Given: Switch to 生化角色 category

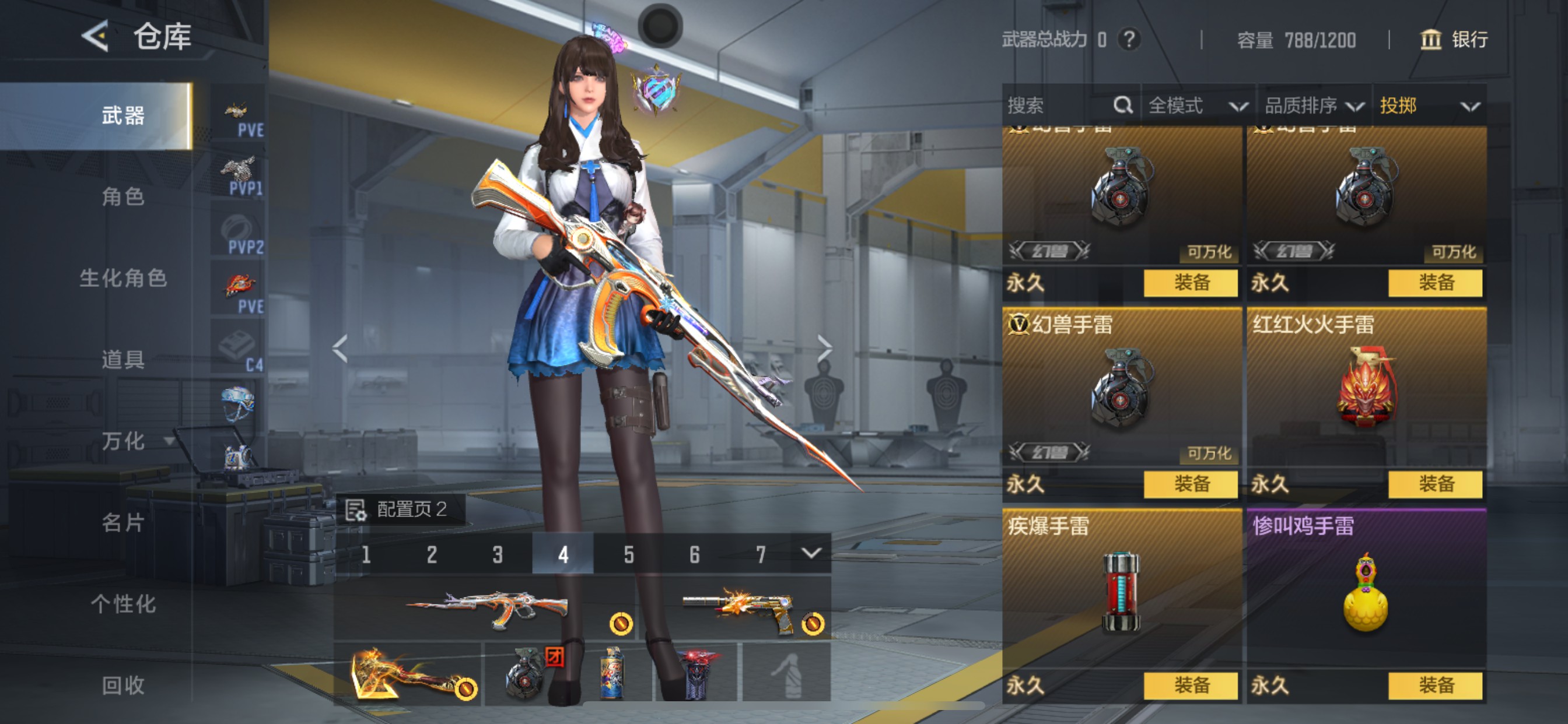Looking at the screenshot, I should coord(123,278).
